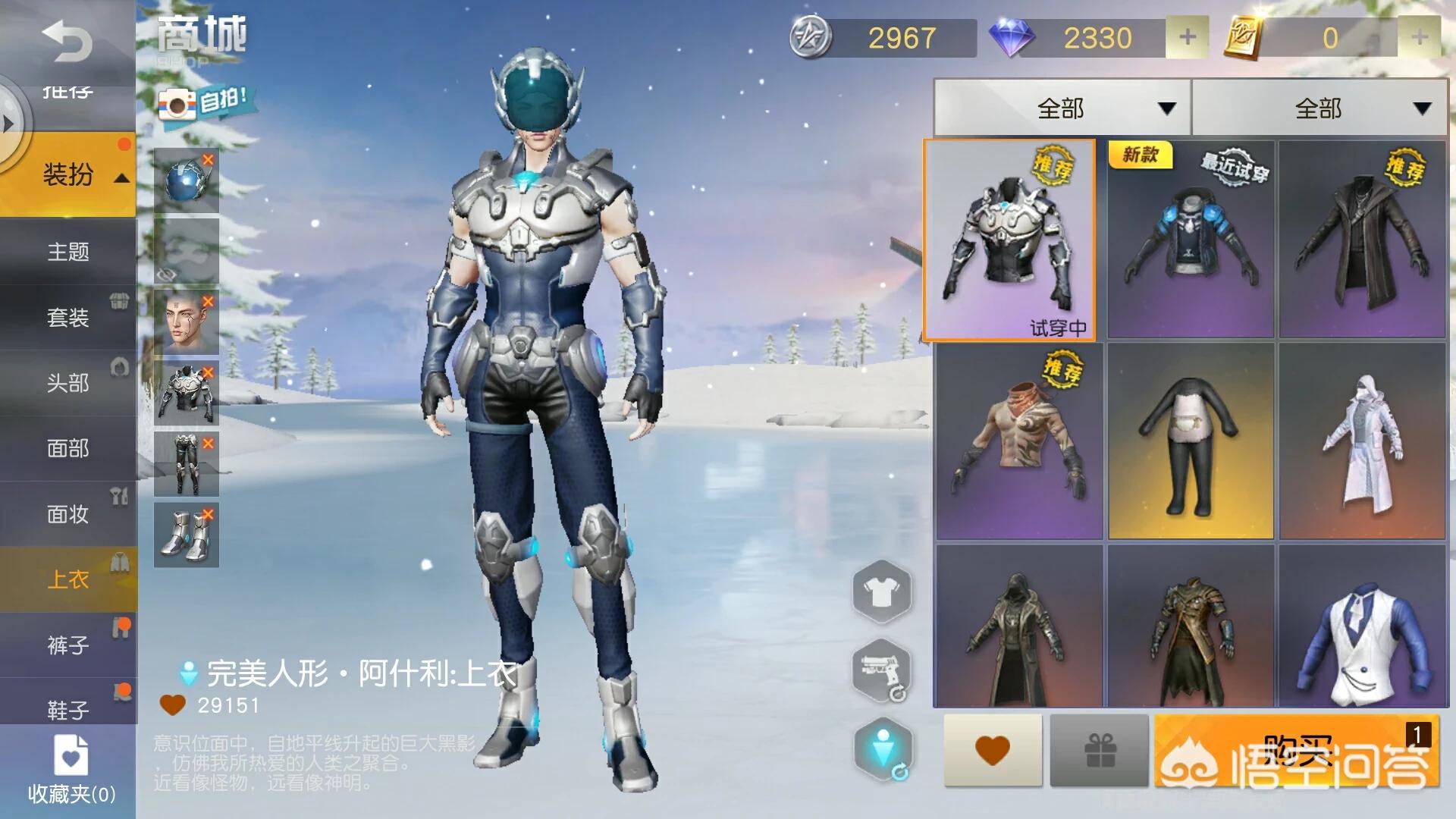Open the 套装 outfit sets category
This screenshot has height=819, width=1456.
click(68, 317)
